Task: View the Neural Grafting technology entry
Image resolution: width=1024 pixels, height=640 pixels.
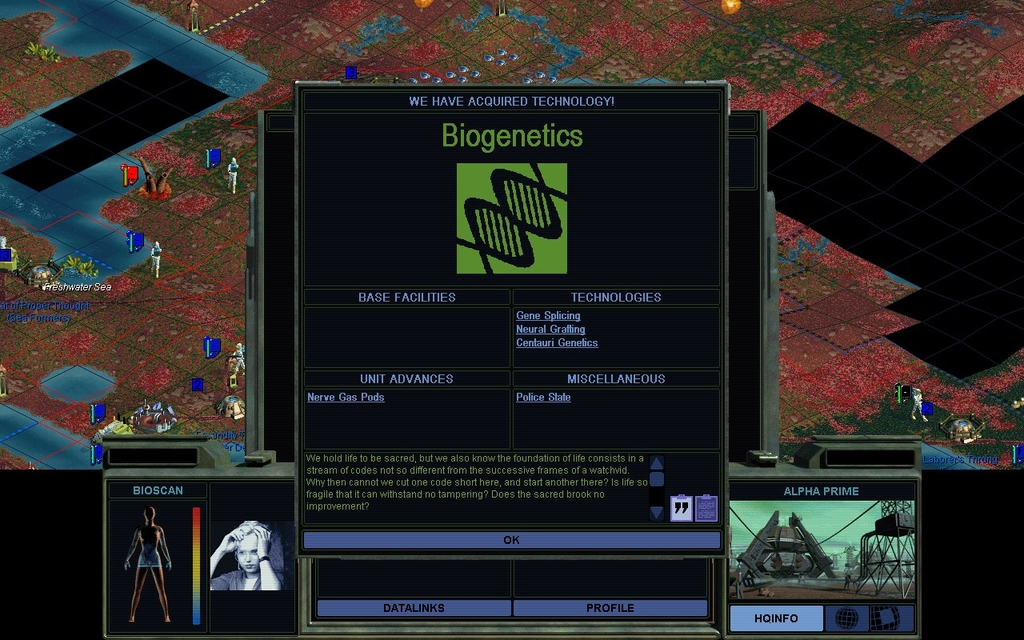Action: [550, 329]
